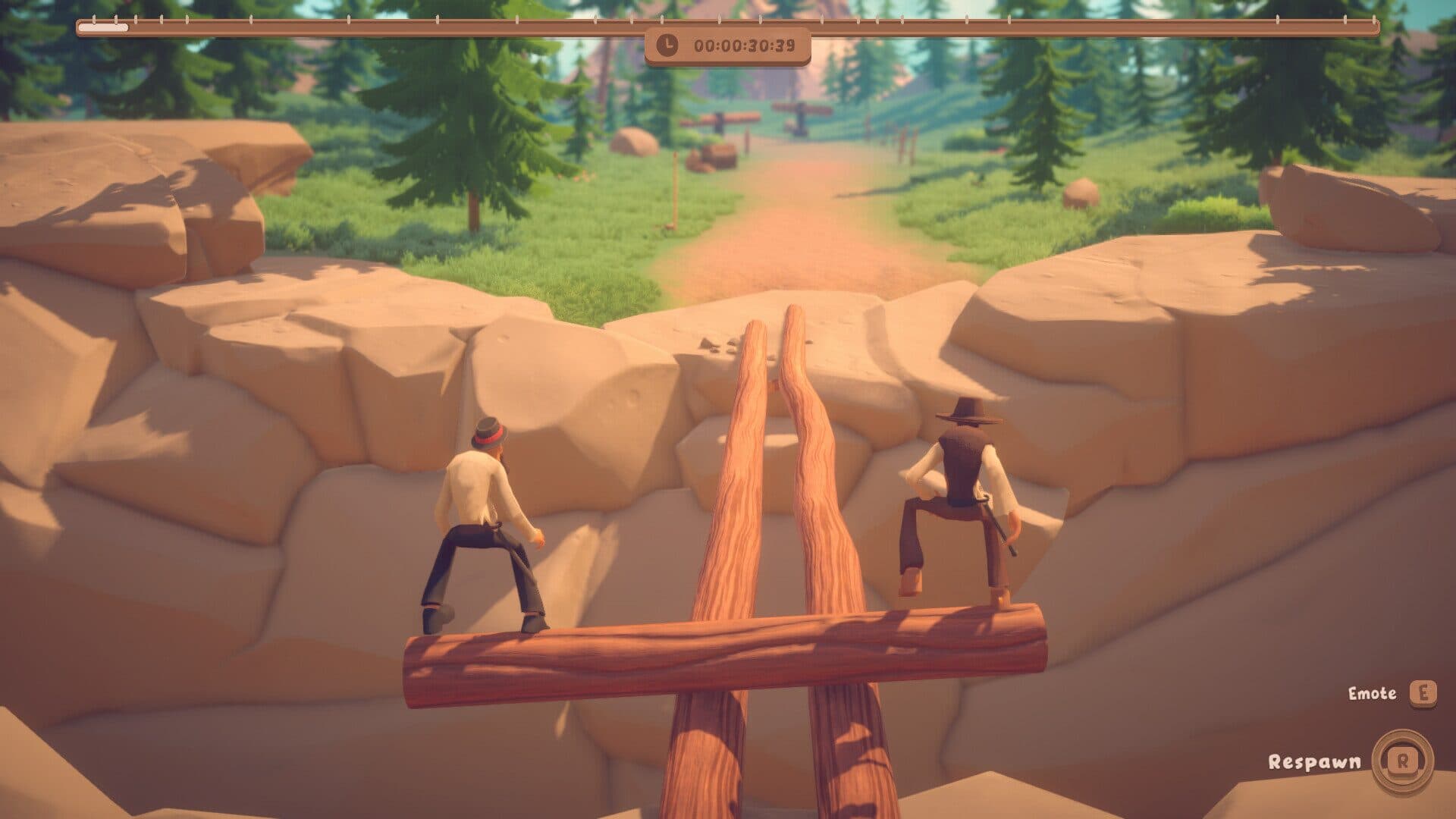
Task: Click the rightmost tick on the progress bar
Action: pyautogui.click(x=1374, y=20)
